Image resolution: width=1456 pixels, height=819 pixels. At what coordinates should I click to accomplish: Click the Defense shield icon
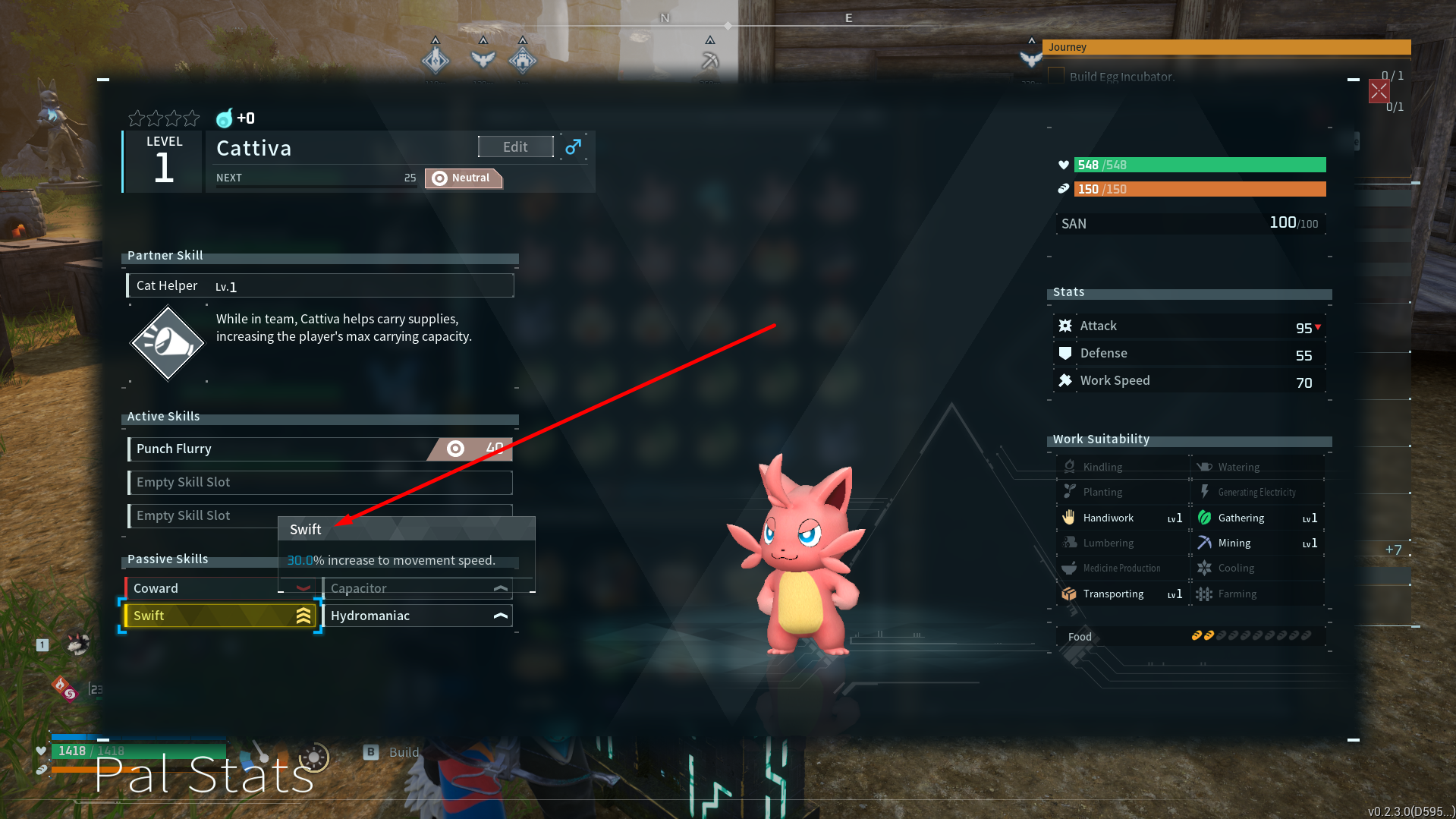pos(1065,352)
